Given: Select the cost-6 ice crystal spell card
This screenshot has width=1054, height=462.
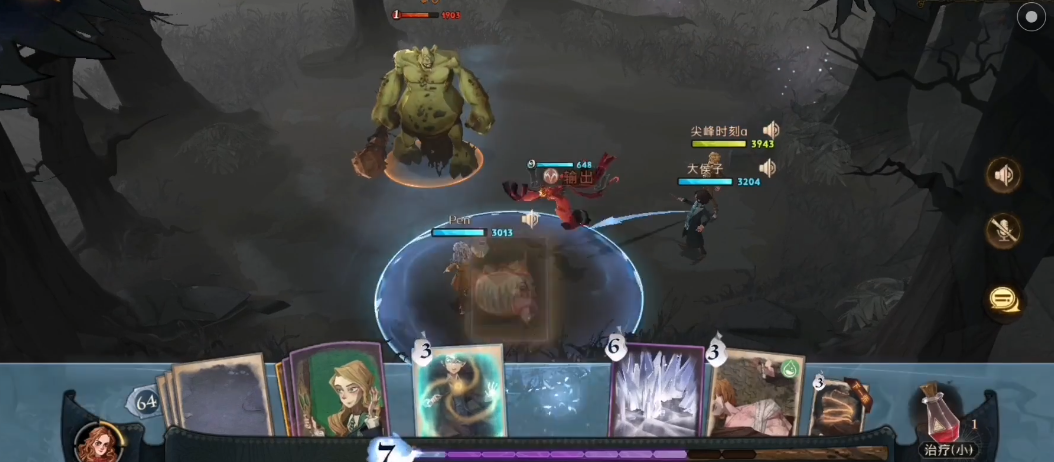Looking at the screenshot, I should (x=657, y=394).
